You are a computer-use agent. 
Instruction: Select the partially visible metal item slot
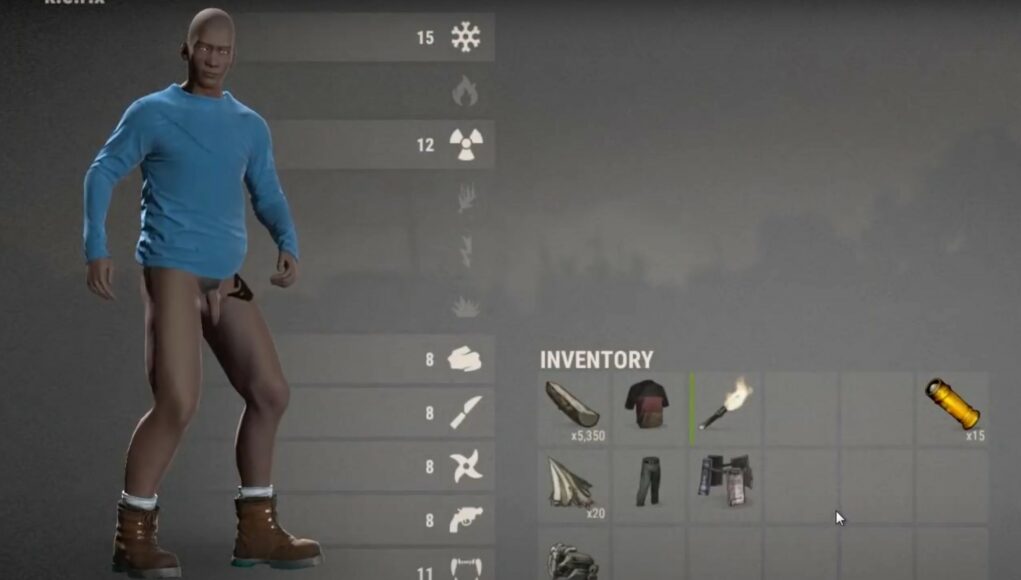[573, 558]
